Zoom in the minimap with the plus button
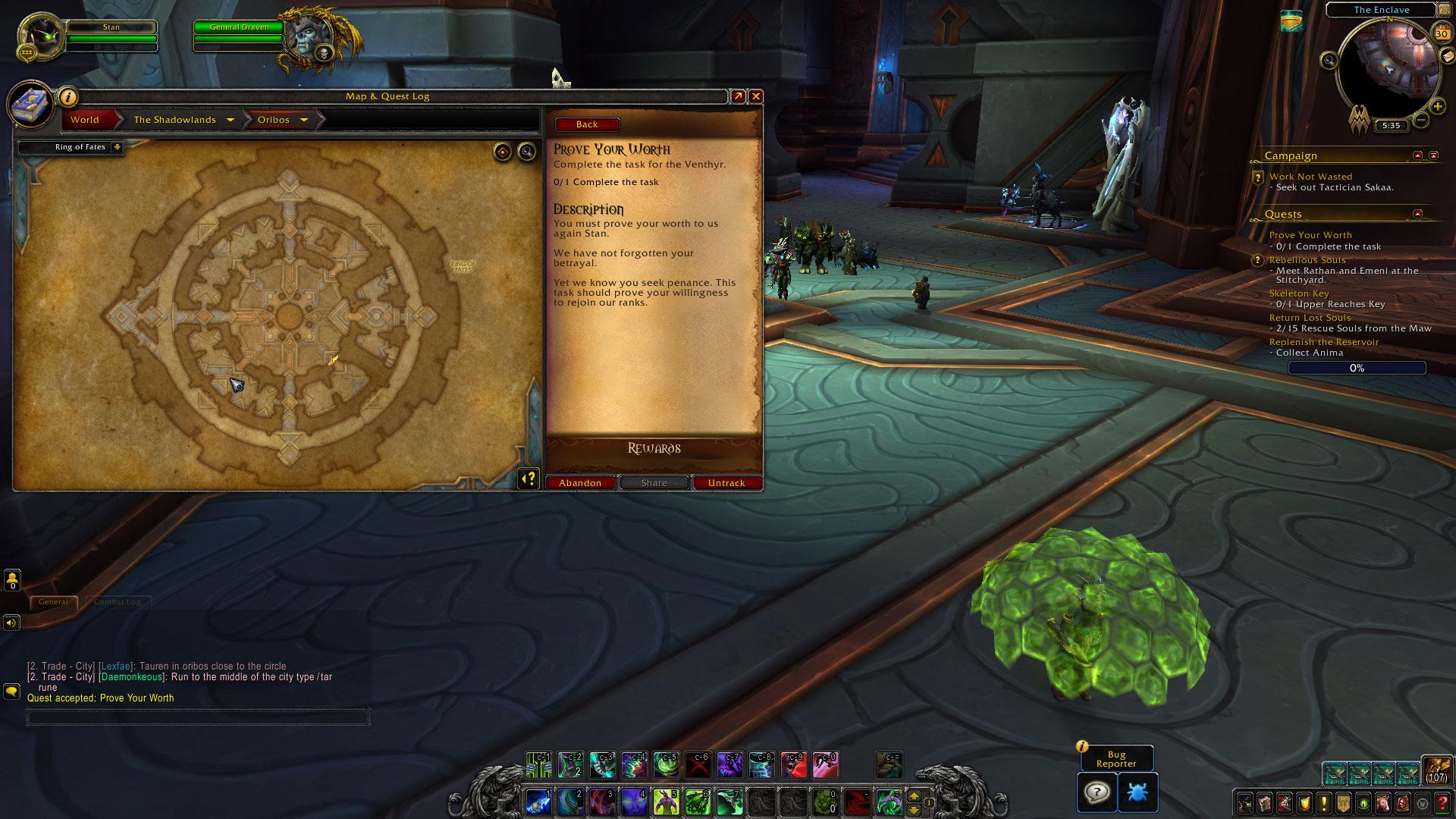The image size is (1456, 819). [1437, 107]
